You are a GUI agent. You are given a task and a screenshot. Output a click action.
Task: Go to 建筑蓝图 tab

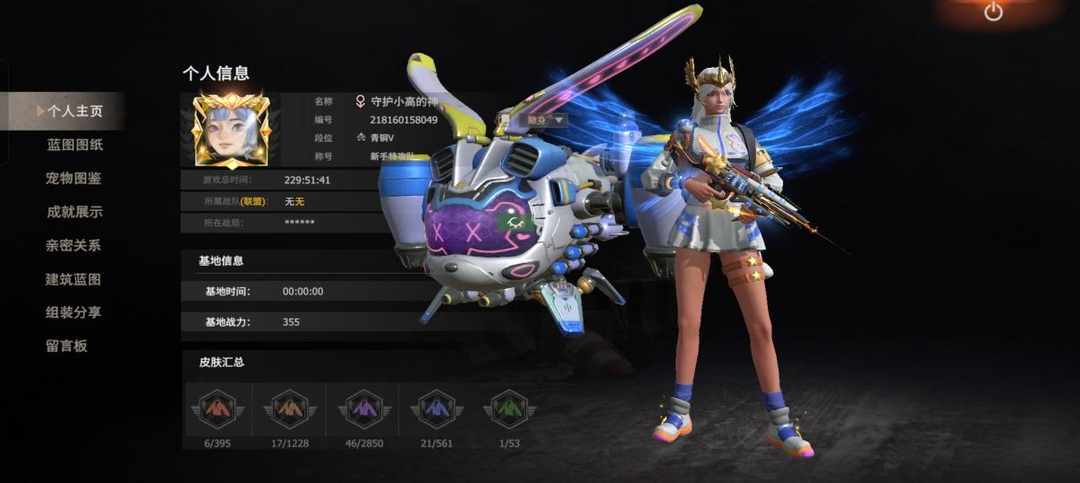click(74, 279)
